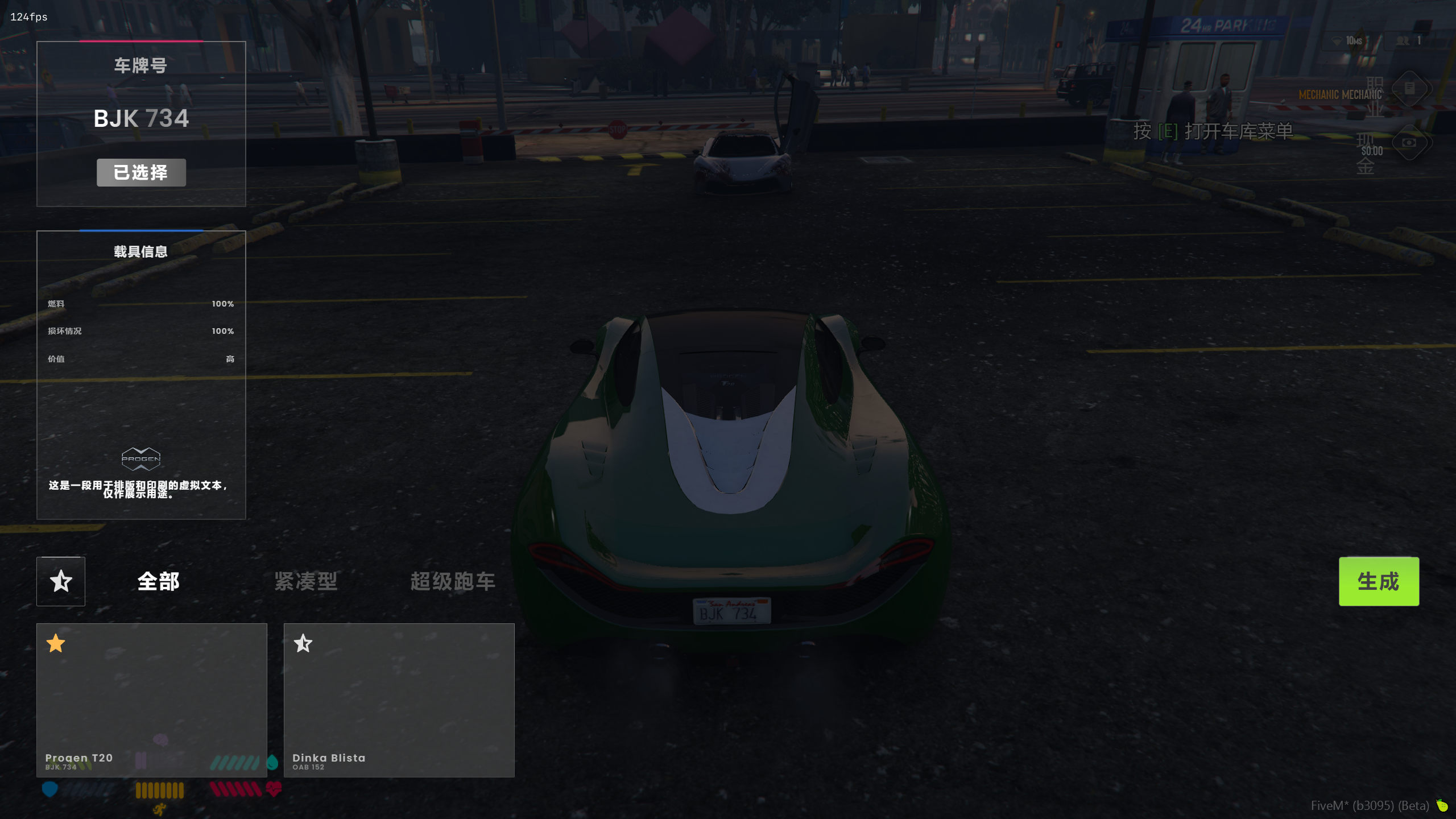1456x819 pixels.
Task: Unfavorite the Progen T20 star
Action: click(56, 643)
